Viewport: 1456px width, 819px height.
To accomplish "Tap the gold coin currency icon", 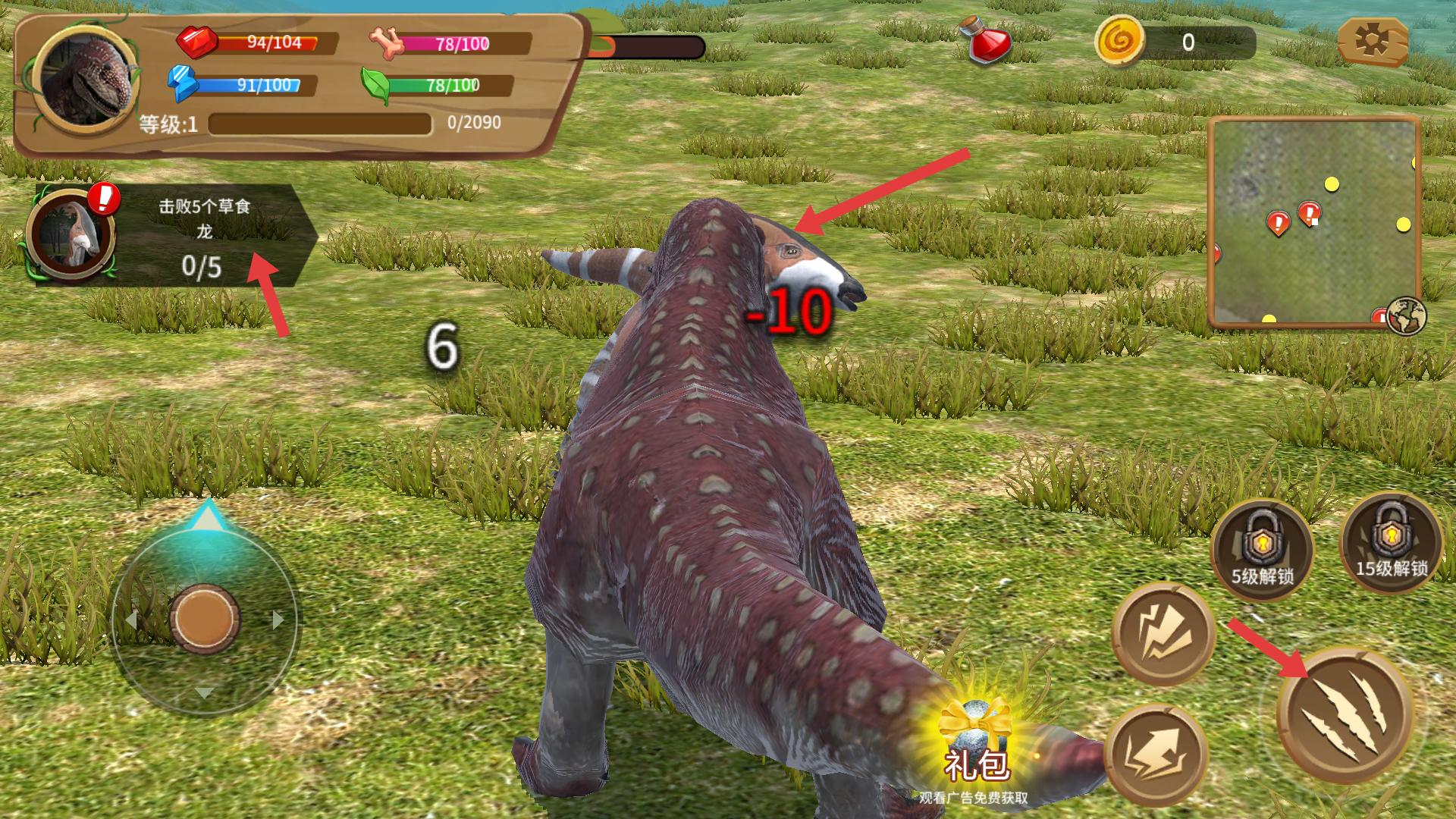I will [x=1119, y=42].
